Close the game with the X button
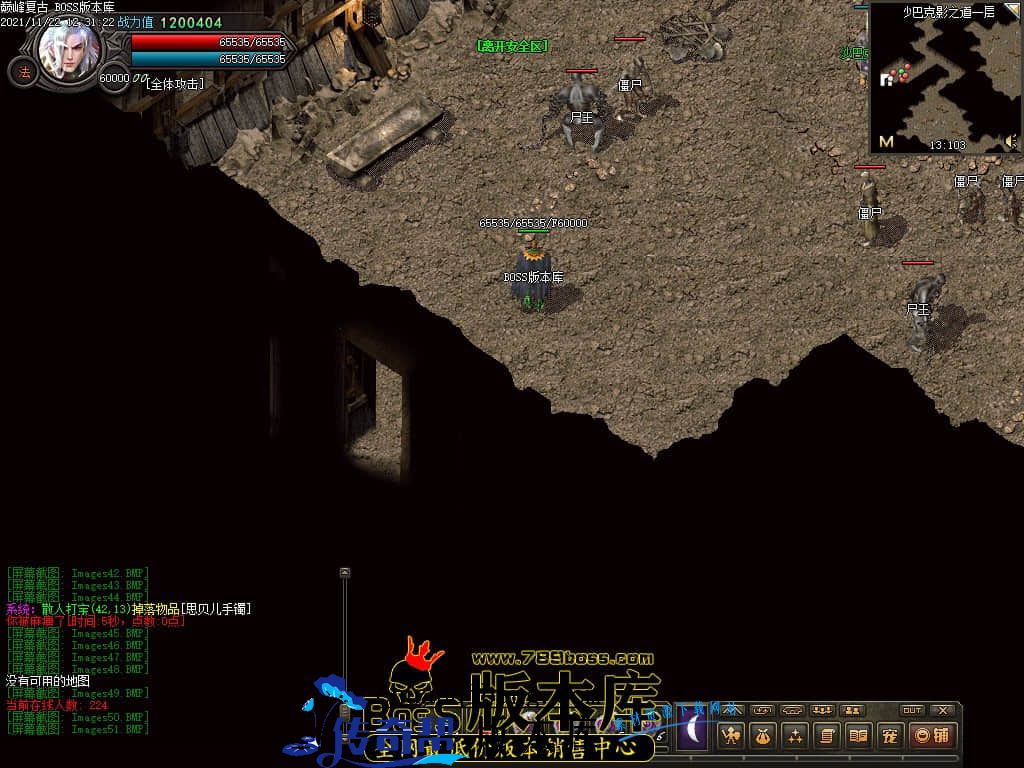1024x768 pixels. [943, 710]
